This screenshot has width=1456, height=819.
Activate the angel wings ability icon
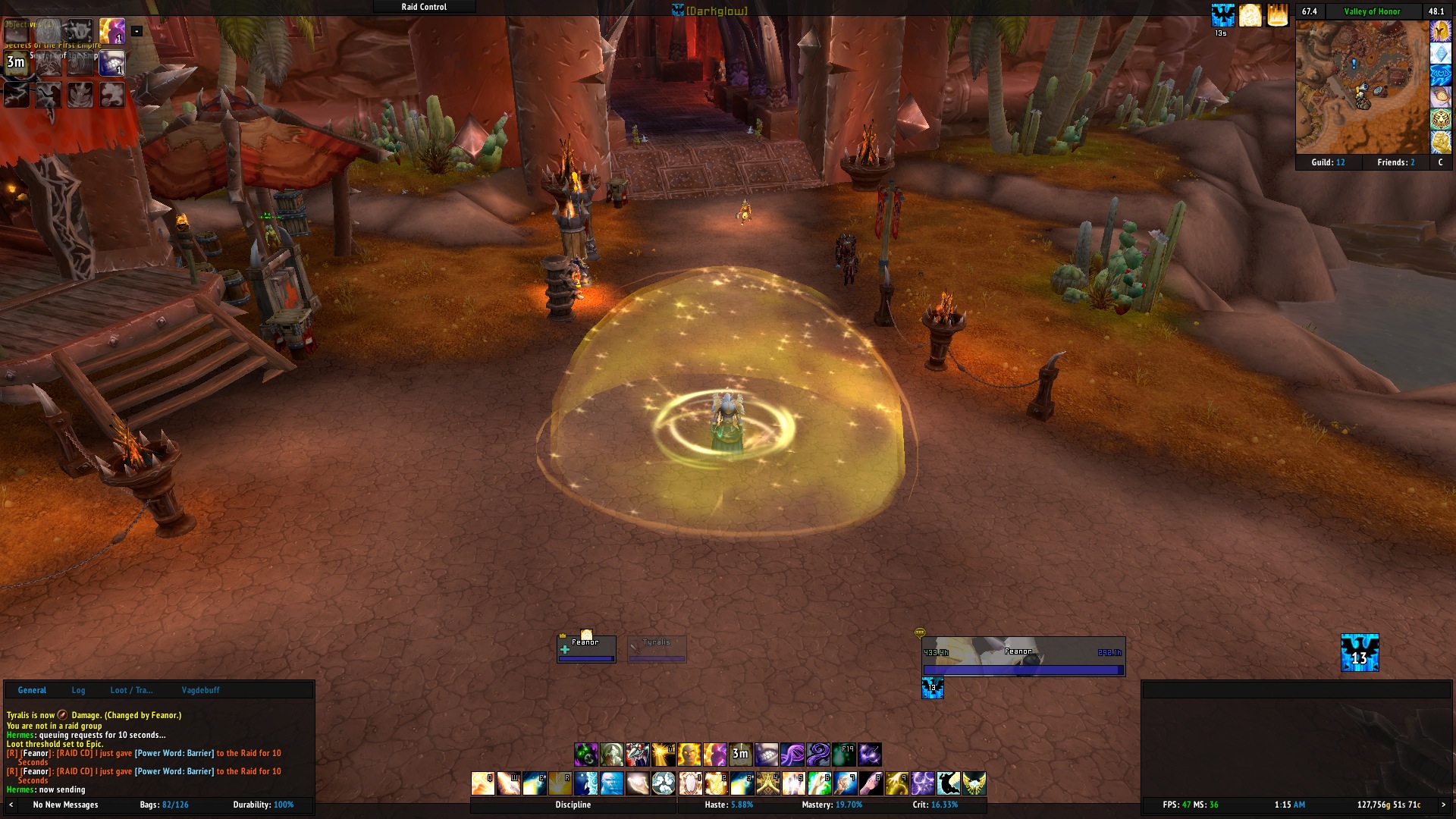coord(974,783)
